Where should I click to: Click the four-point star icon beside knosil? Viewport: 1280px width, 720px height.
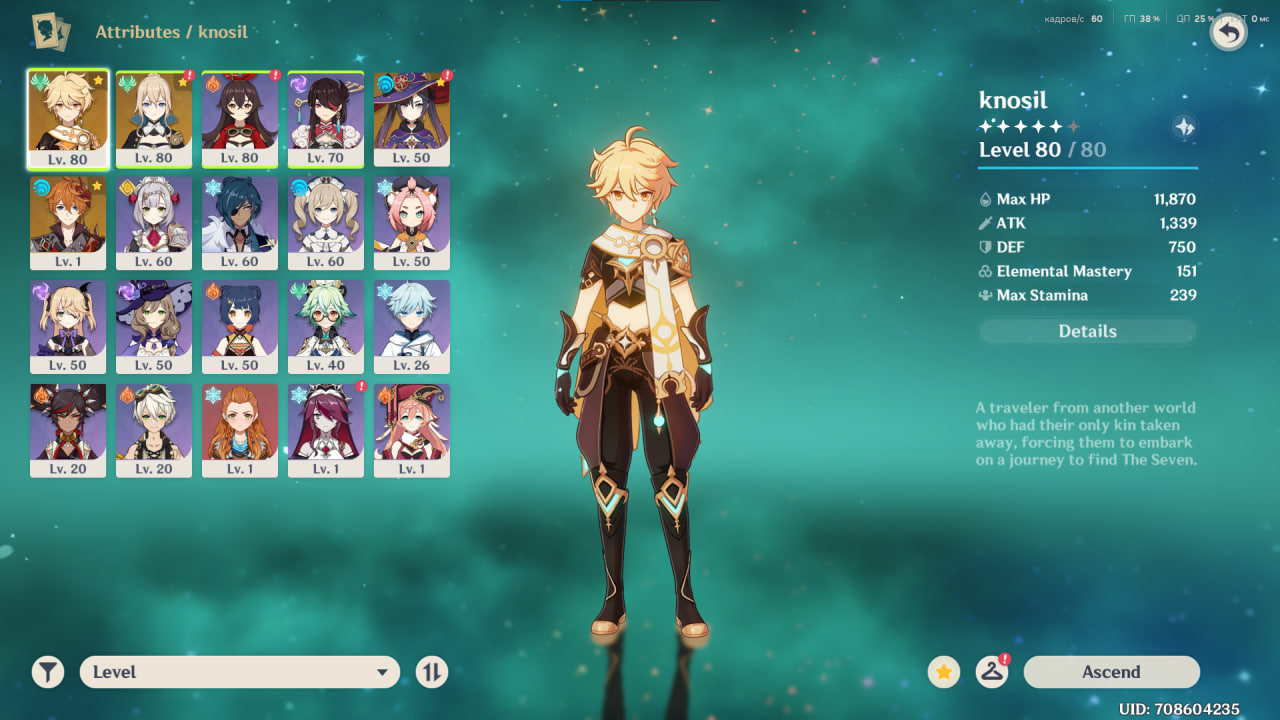coord(1184,127)
